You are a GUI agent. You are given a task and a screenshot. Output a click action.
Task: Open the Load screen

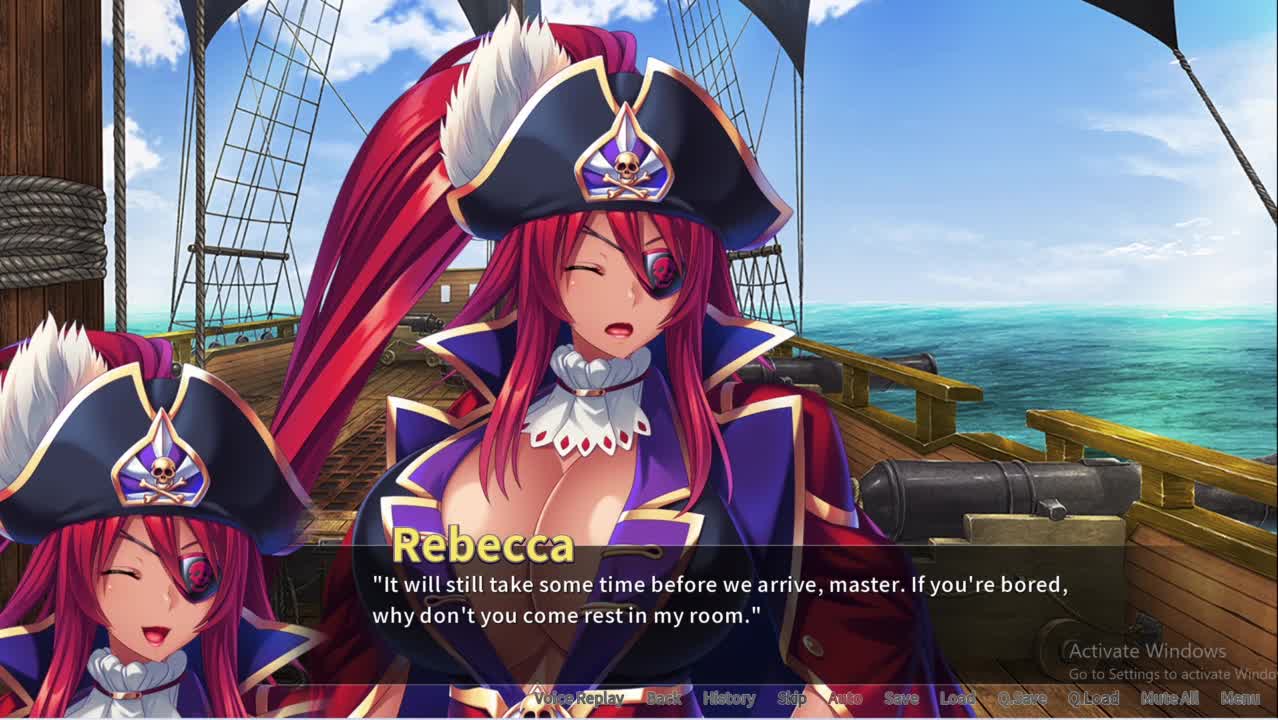[957, 698]
